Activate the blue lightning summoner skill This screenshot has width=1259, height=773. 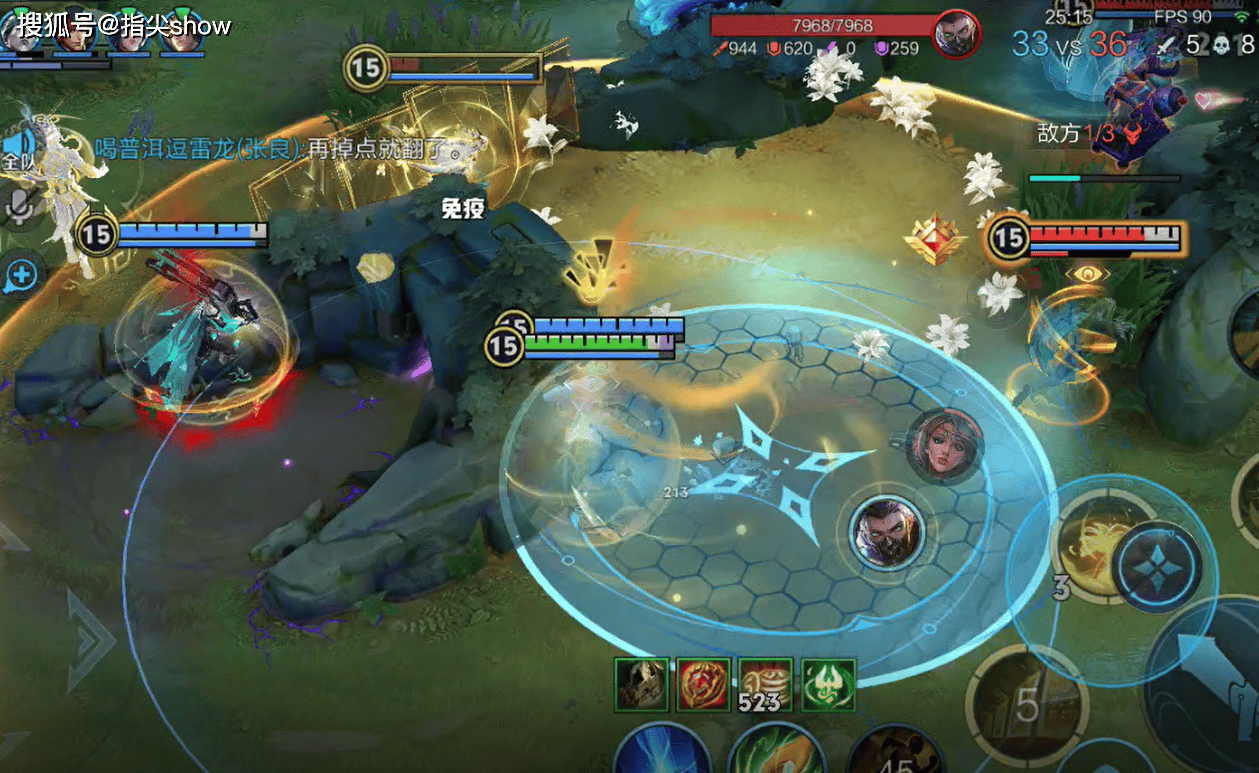coord(661,752)
